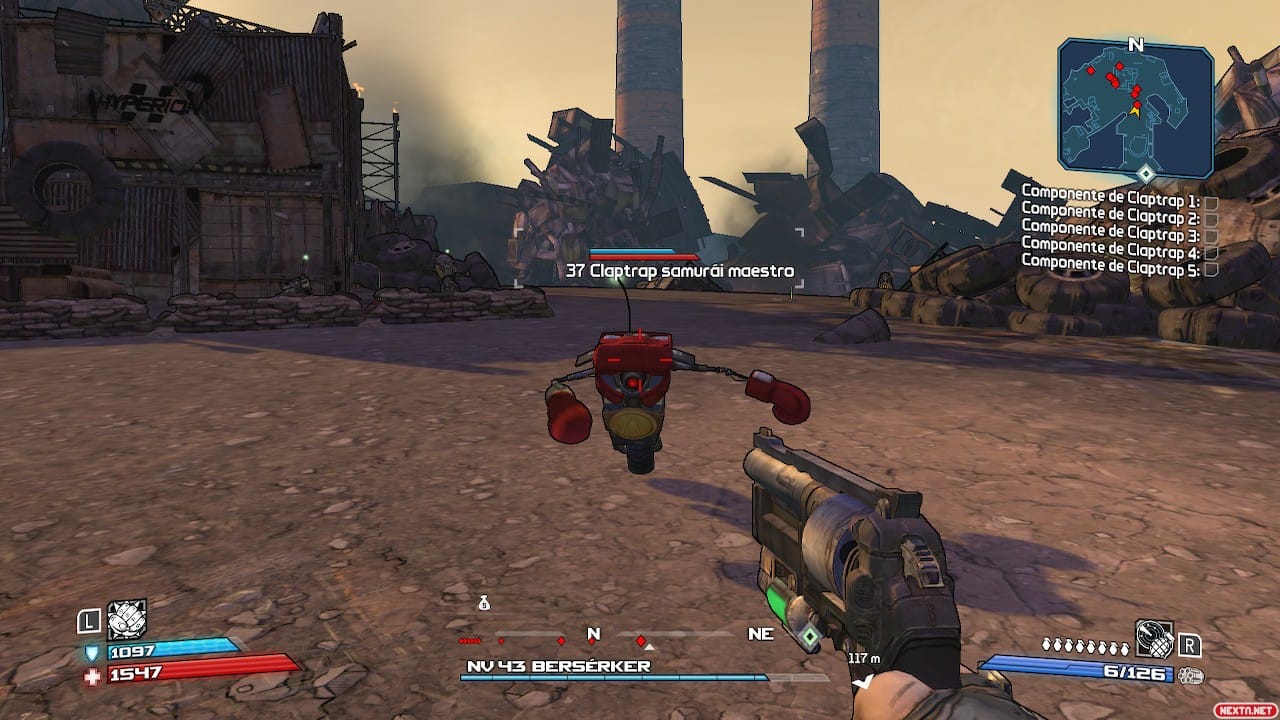Viewport: 1280px width, 720px height.
Task: Select the Componente de Claptrap 2 objective
Action: (1113, 213)
